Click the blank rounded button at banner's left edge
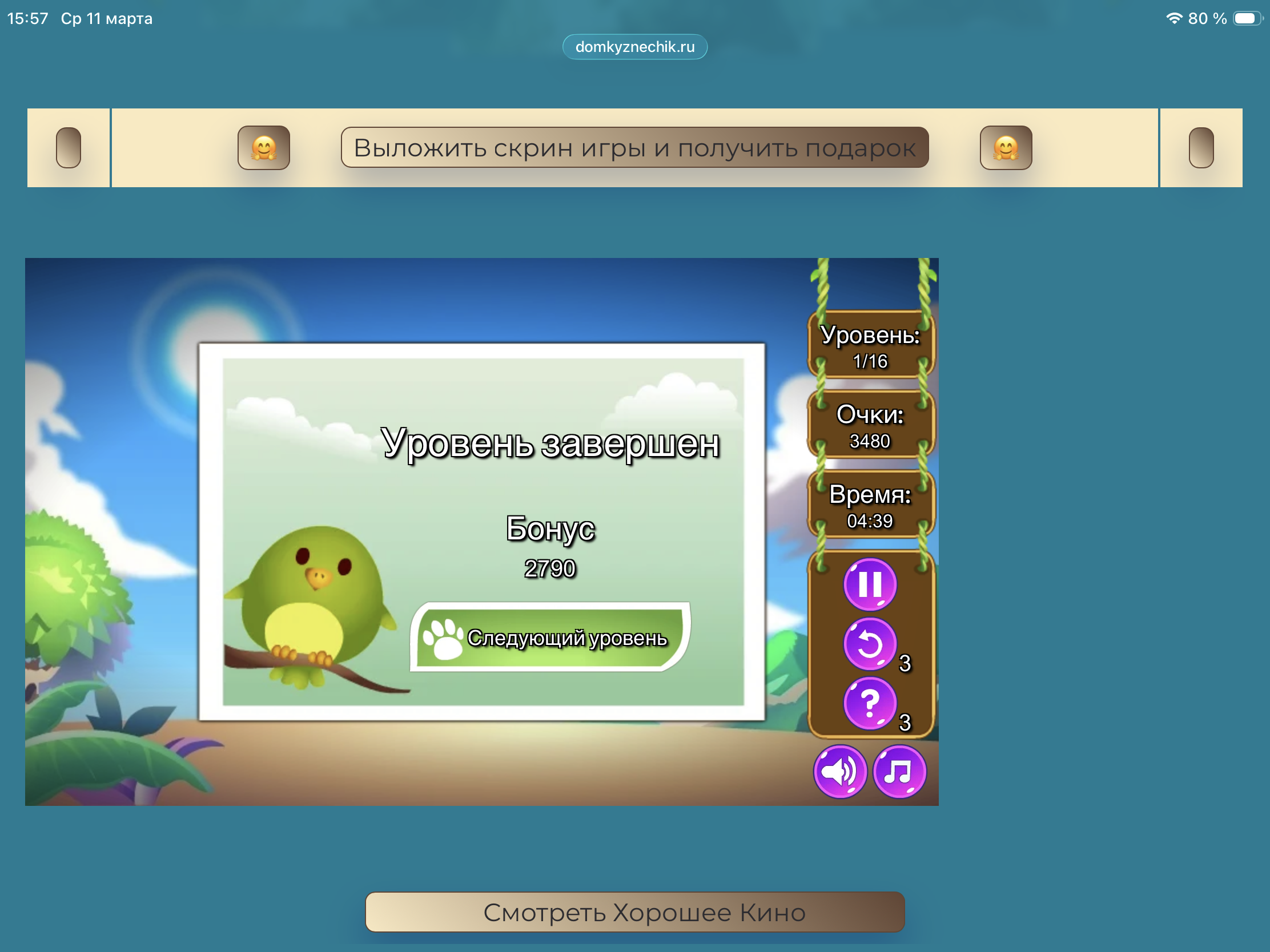Screen dimensions: 1270x952 [x=69, y=148]
